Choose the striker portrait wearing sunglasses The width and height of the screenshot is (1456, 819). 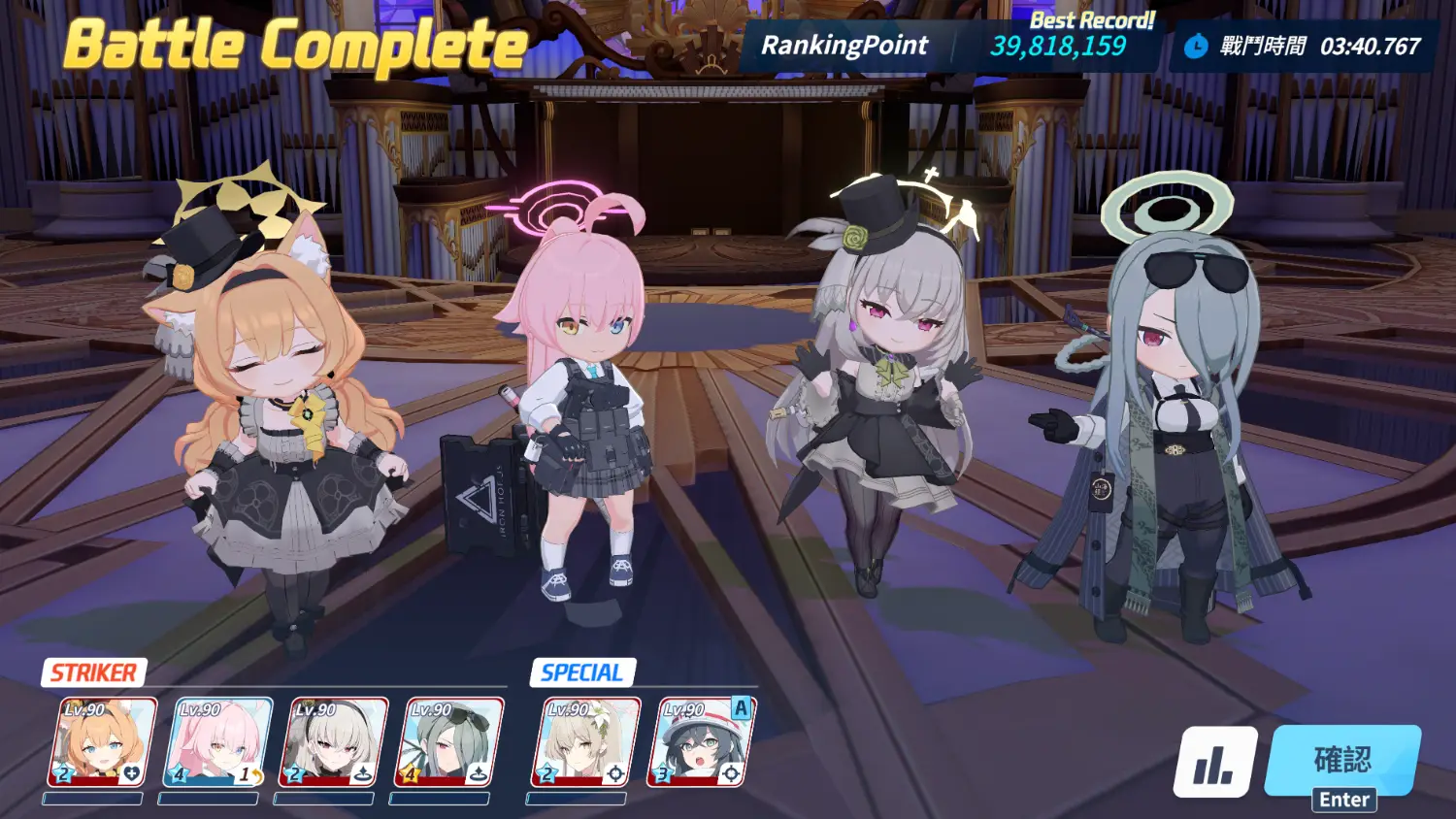449,742
